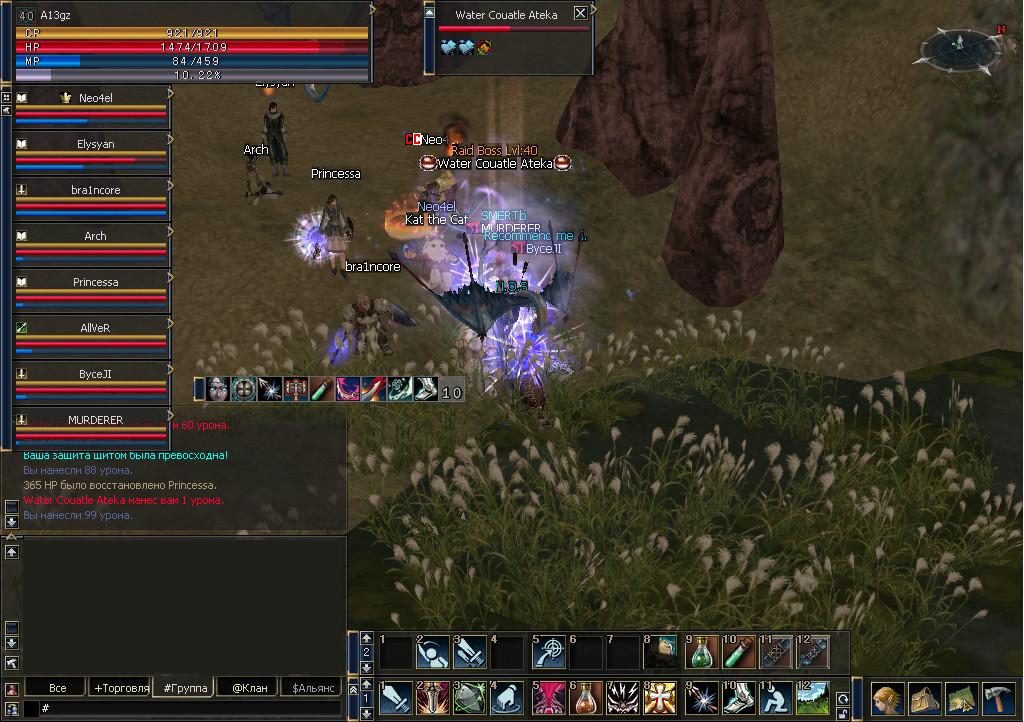The height and width of the screenshot is (722, 1024).
Task: Open the compass minimap
Action: tap(958, 46)
